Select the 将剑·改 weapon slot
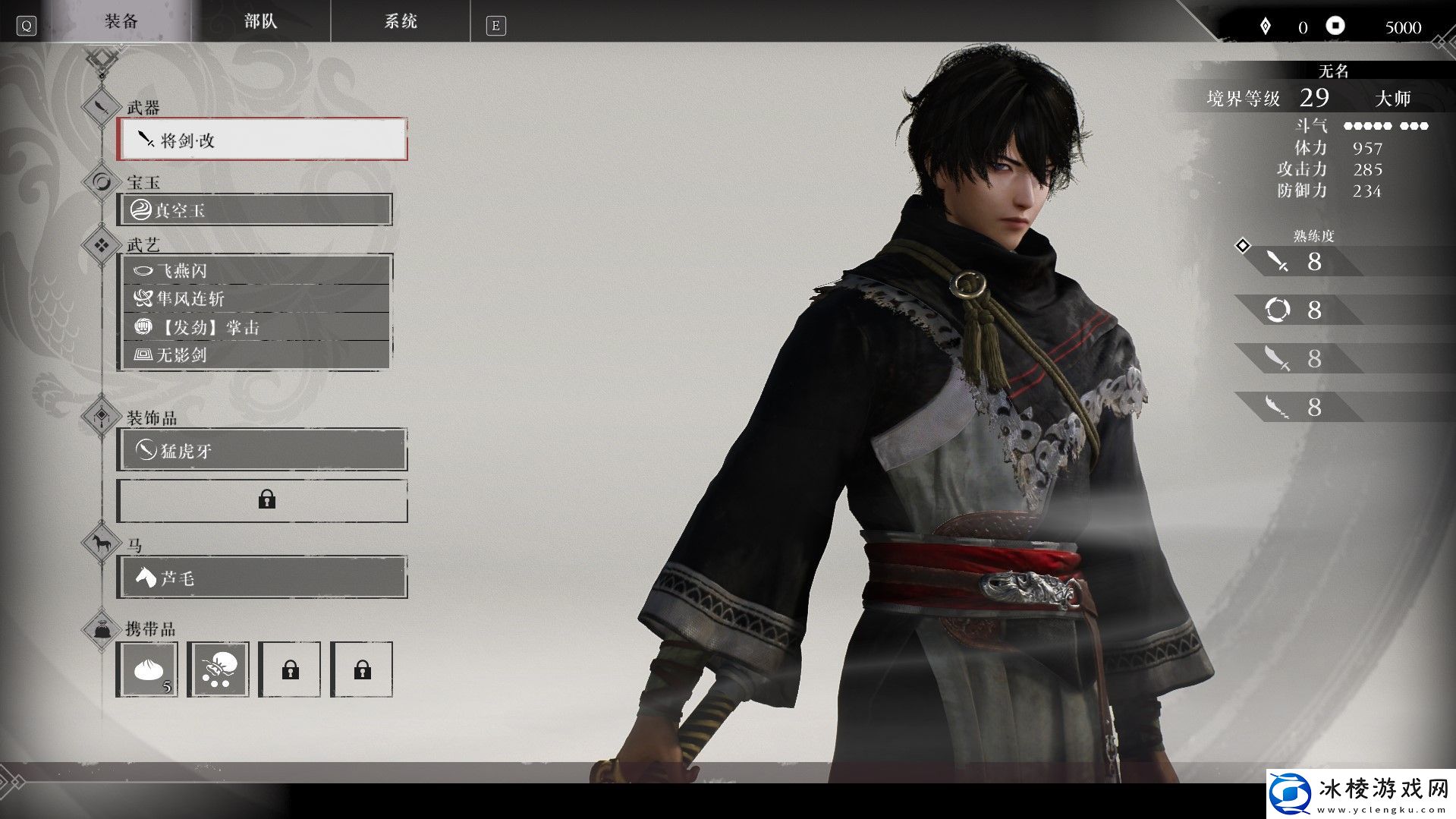 [263, 140]
